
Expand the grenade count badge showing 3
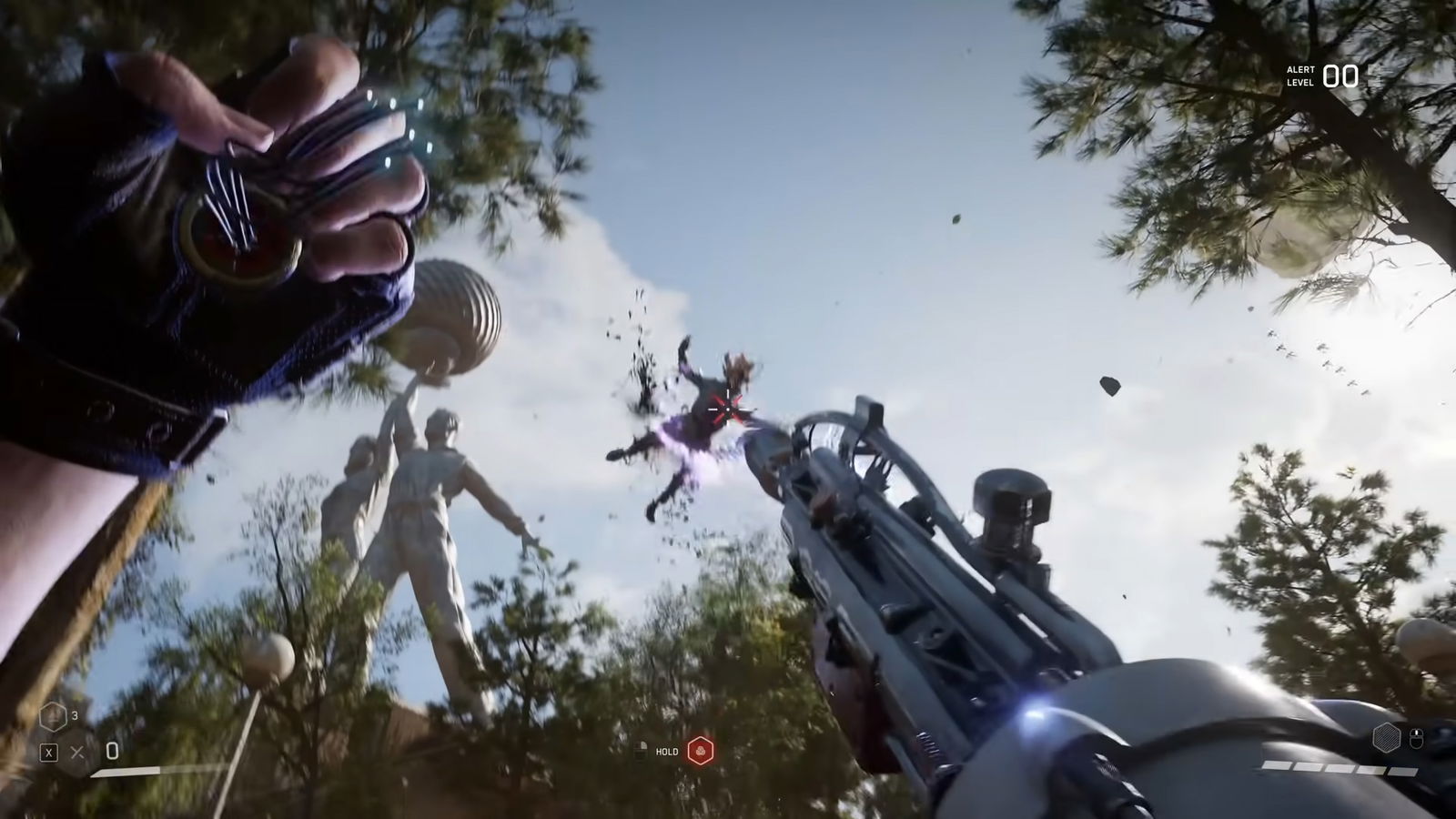pos(75,715)
